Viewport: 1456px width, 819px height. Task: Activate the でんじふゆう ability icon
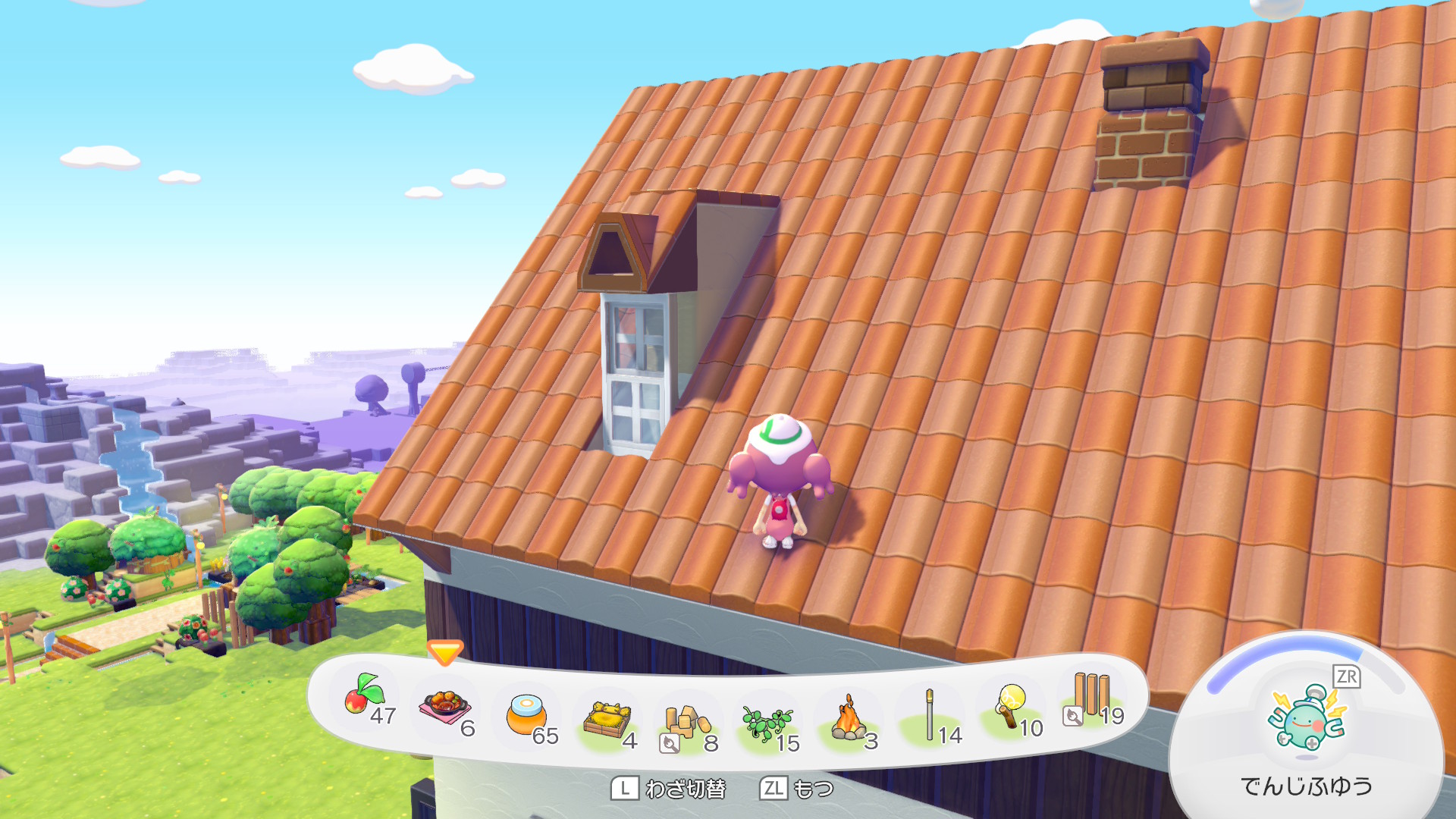pos(1307,717)
